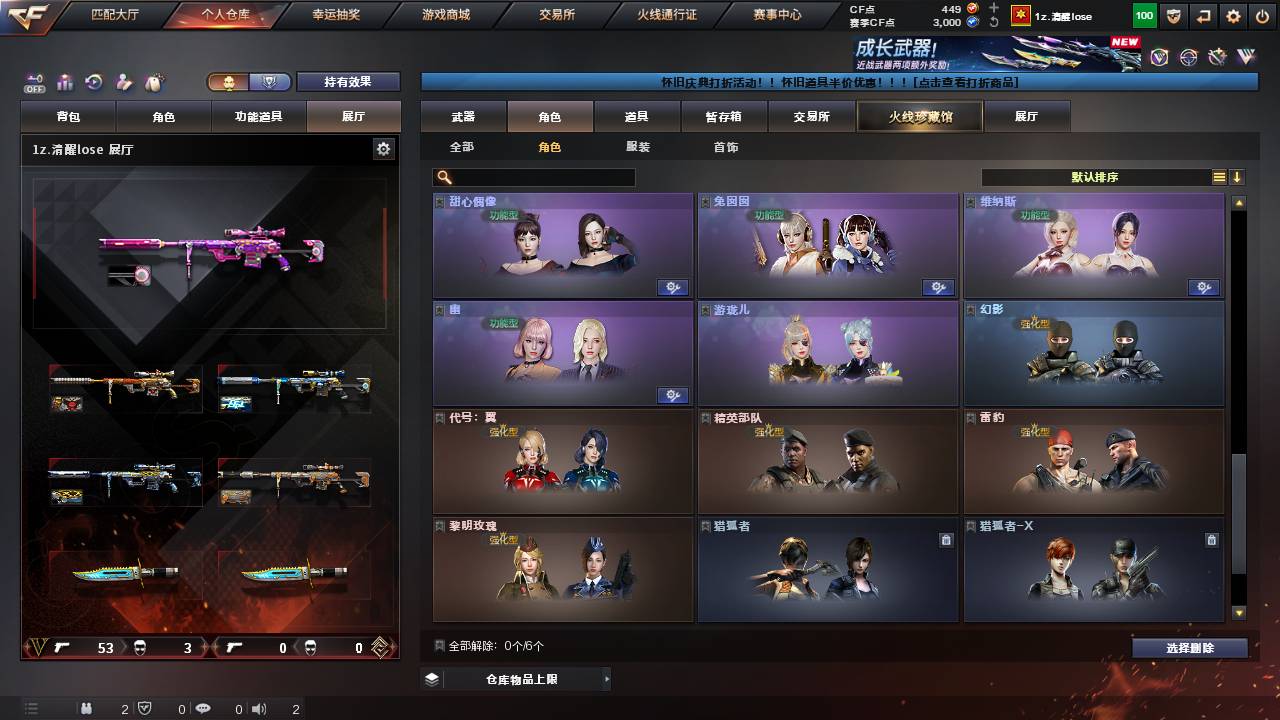Click the return arrow icon near the gear
The image size is (1280, 720).
[x=1203, y=16]
